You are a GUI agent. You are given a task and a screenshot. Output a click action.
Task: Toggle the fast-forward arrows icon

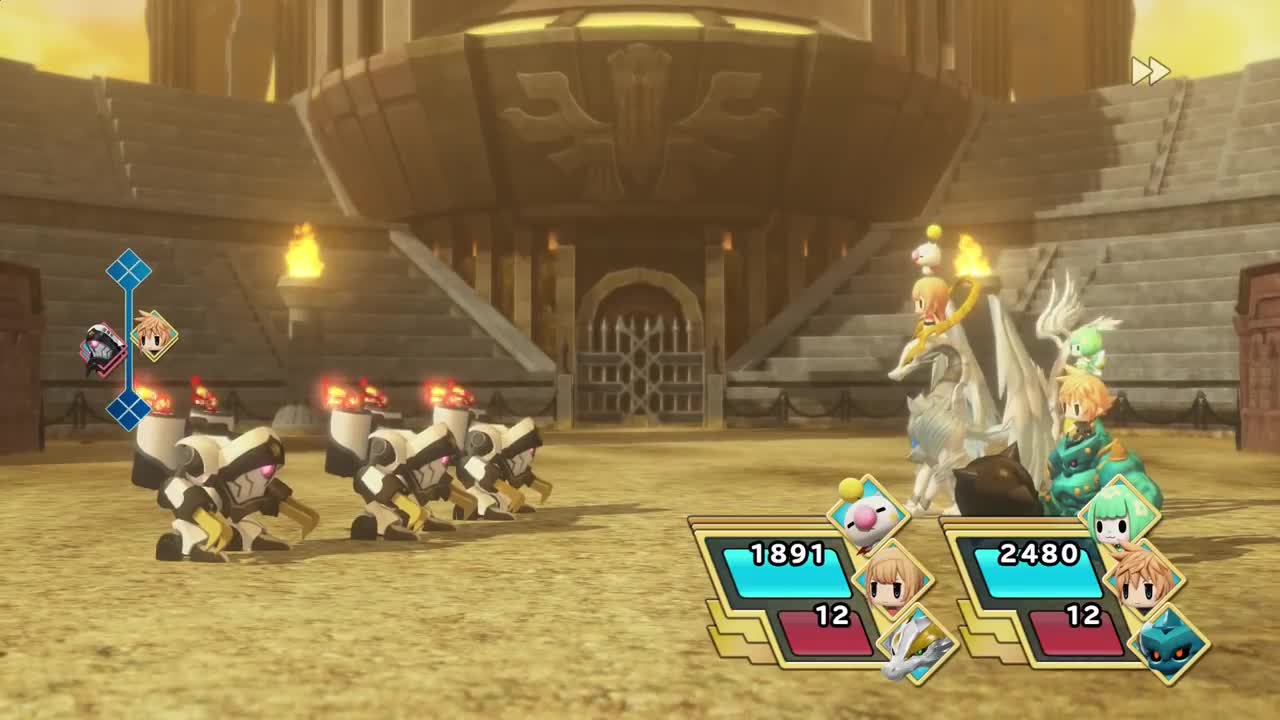click(1150, 71)
